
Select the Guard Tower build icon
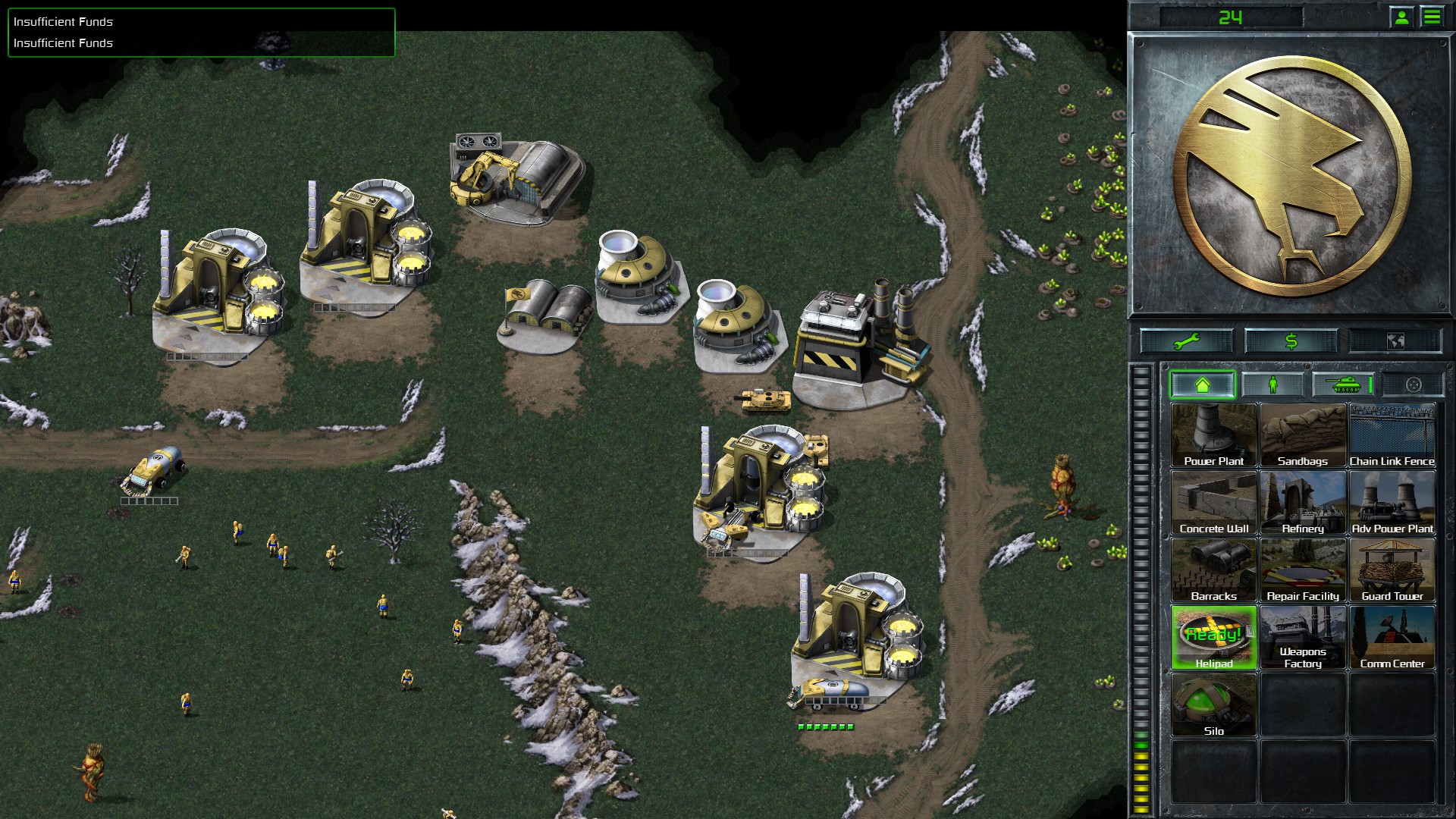pos(1392,569)
